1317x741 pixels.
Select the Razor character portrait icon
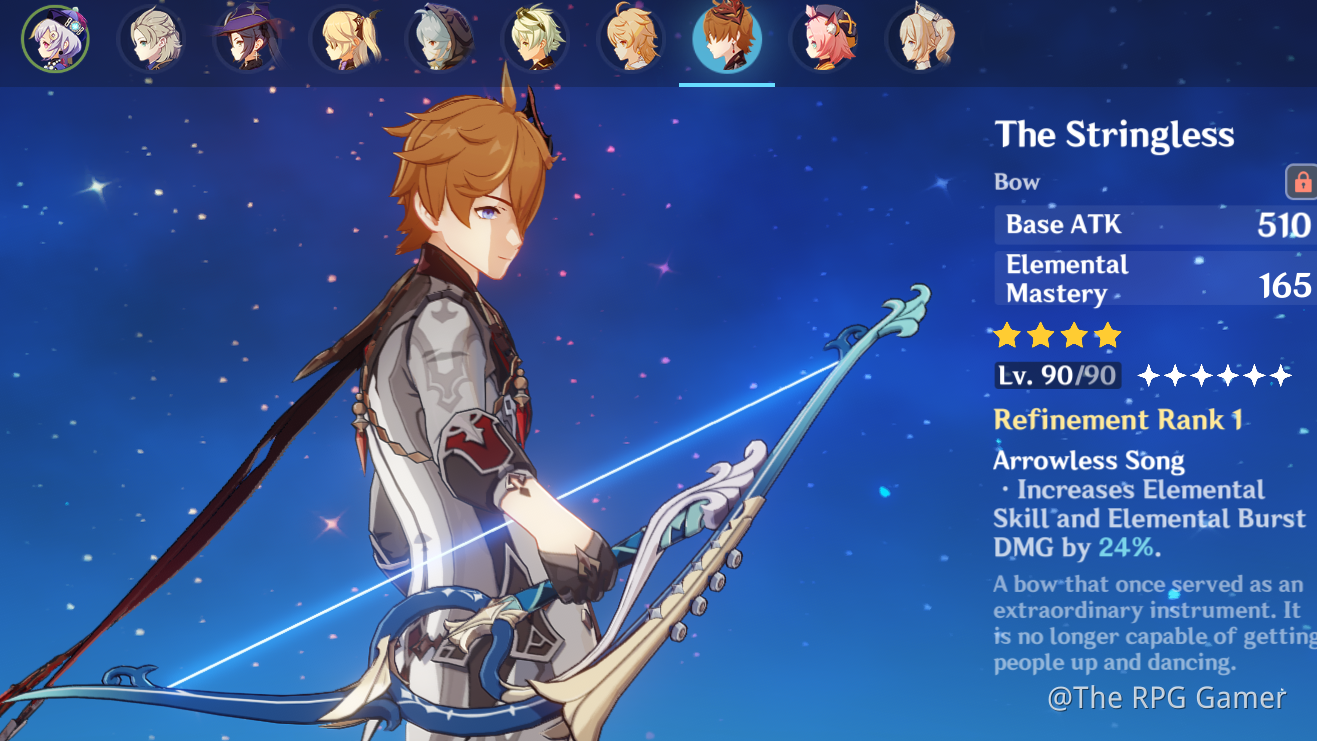click(440, 40)
